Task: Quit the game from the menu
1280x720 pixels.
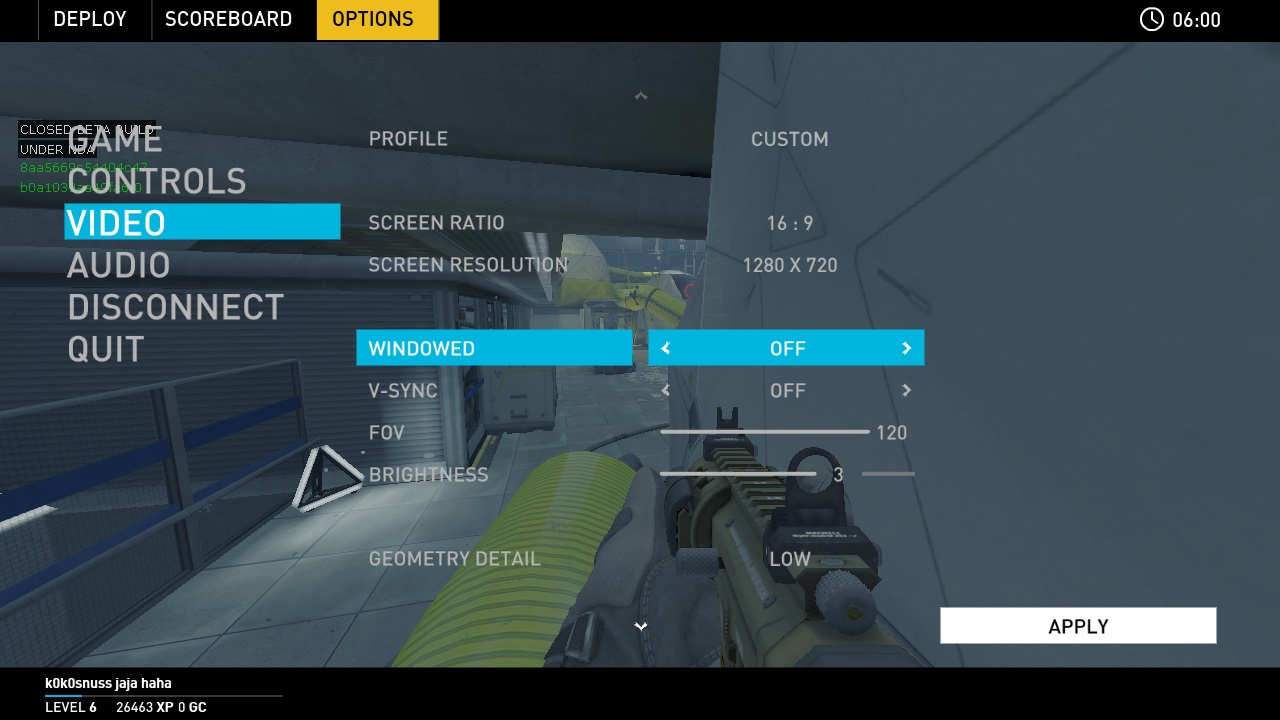Action: point(106,349)
